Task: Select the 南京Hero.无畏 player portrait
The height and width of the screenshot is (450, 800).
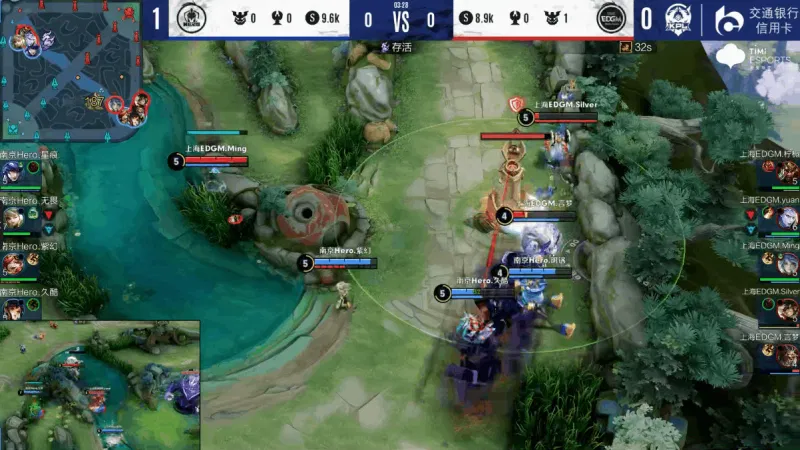Action: (x=13, y=219)
